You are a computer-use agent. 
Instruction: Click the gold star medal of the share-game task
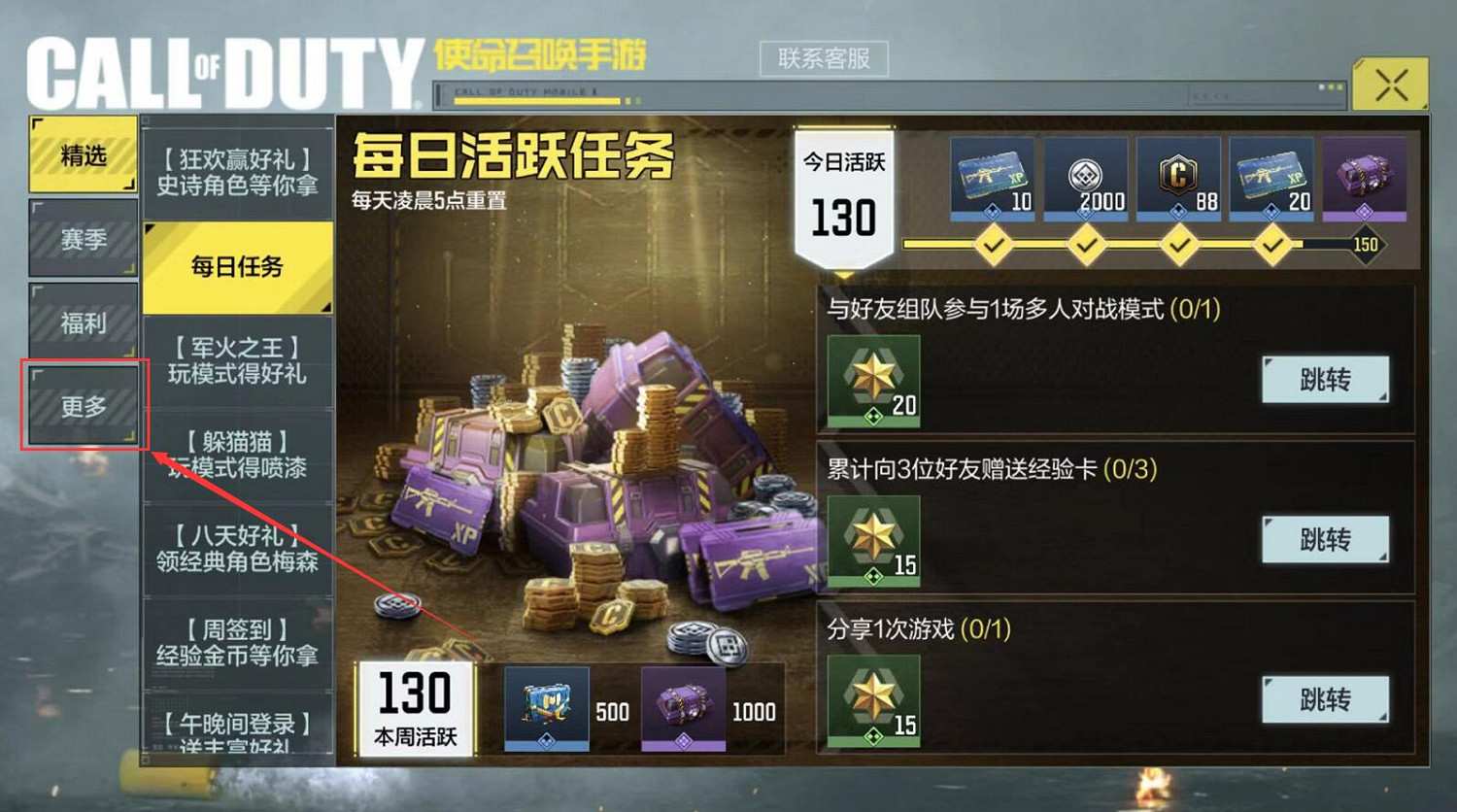coord(872,699)
